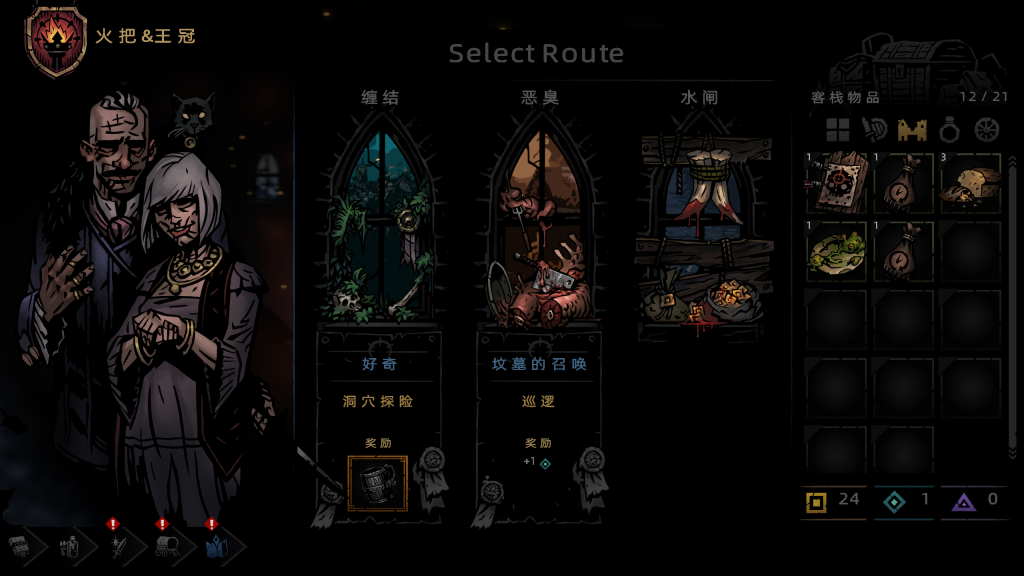
Task: Select the bread loaves stack in inventory
Action: 971,182
